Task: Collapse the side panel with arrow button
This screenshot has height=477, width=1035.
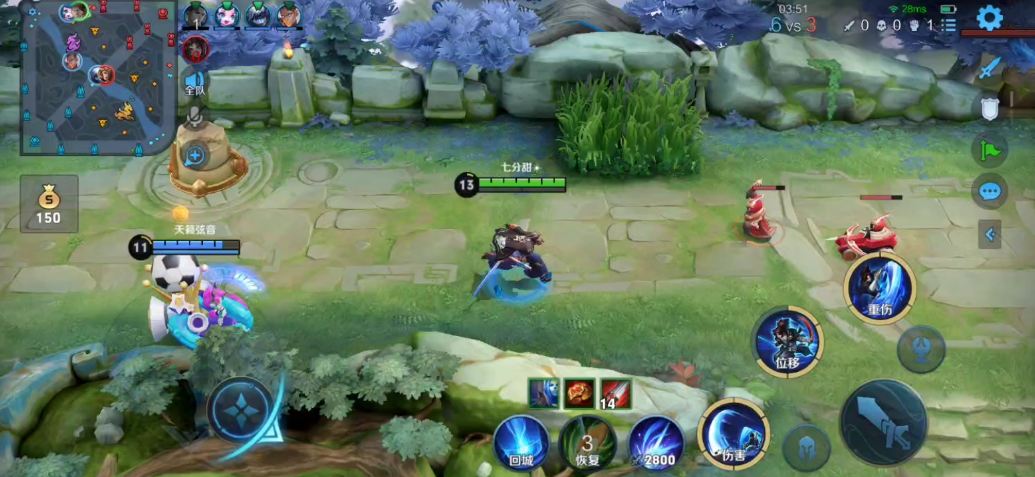Action: click(x=989, y=234)
